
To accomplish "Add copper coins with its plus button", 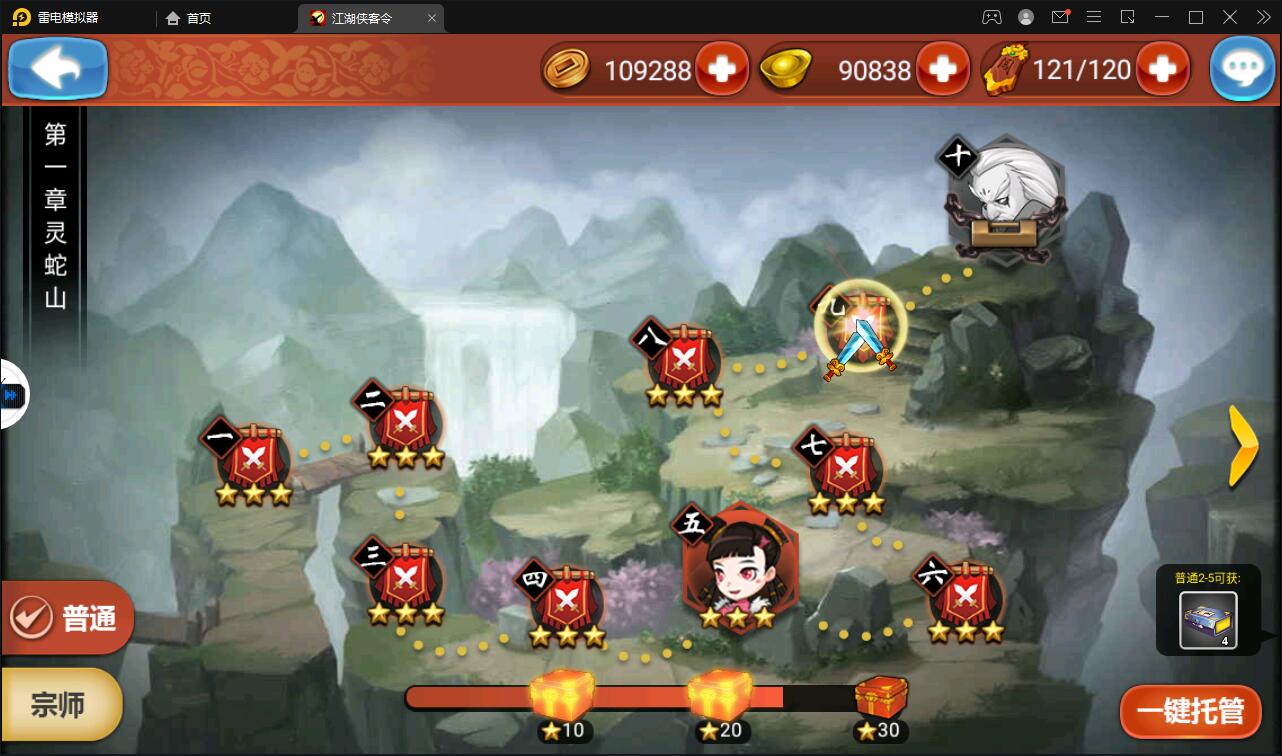I will 723,69.
